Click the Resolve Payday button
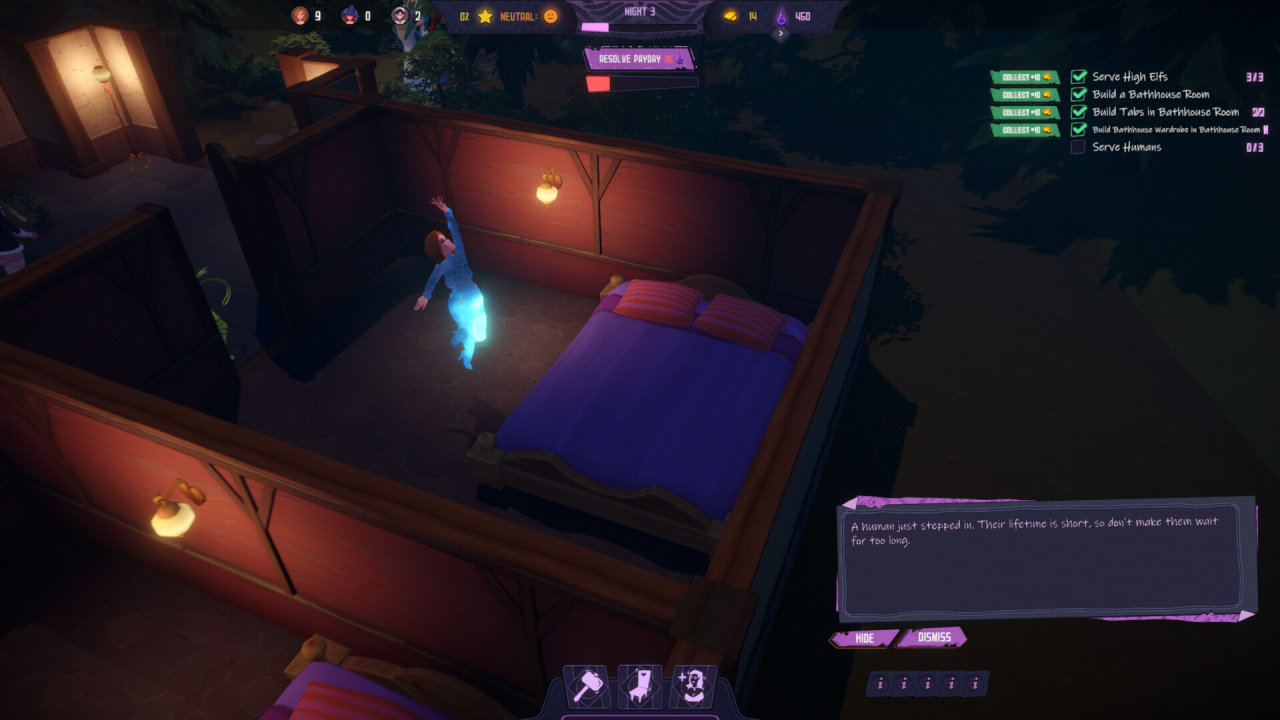Viewport: 1280px width, 720px height. pos(638,59)
